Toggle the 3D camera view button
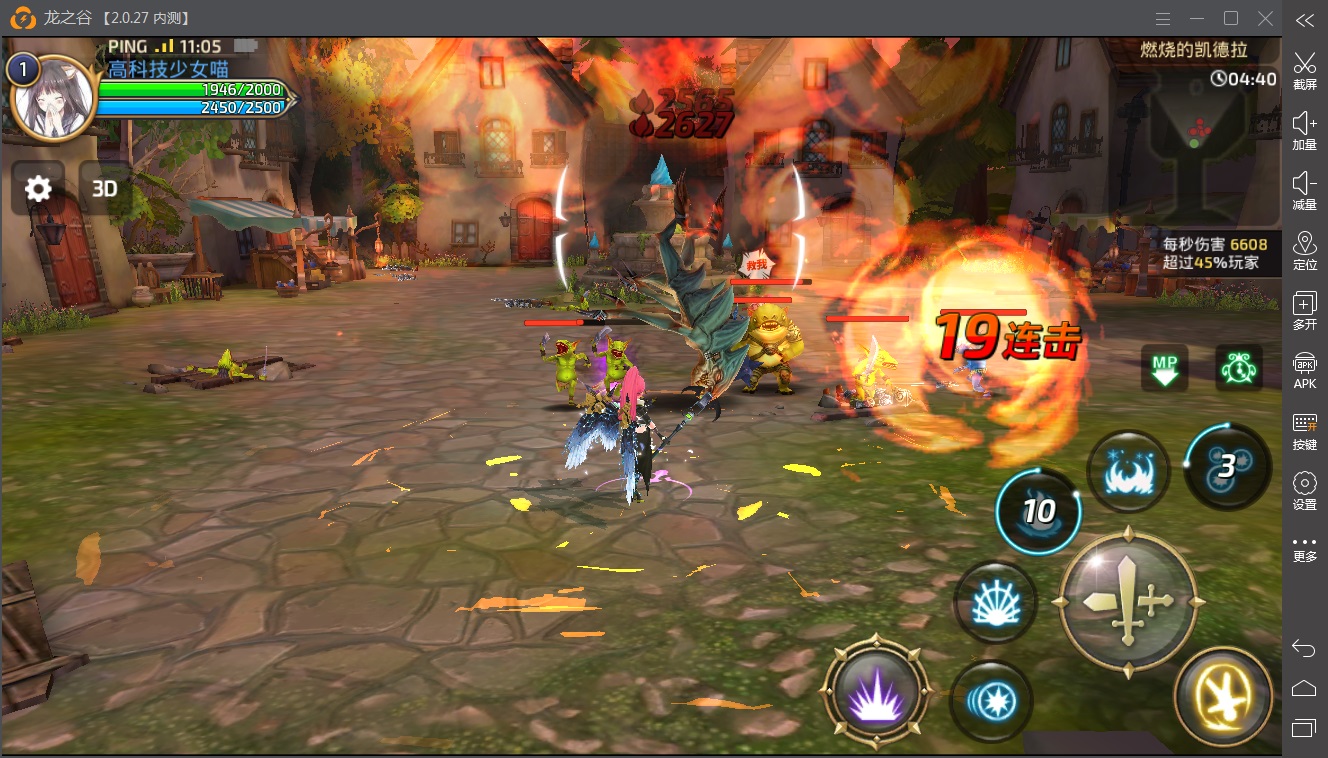The image size is (1328, 758). [x=105, y=188]
